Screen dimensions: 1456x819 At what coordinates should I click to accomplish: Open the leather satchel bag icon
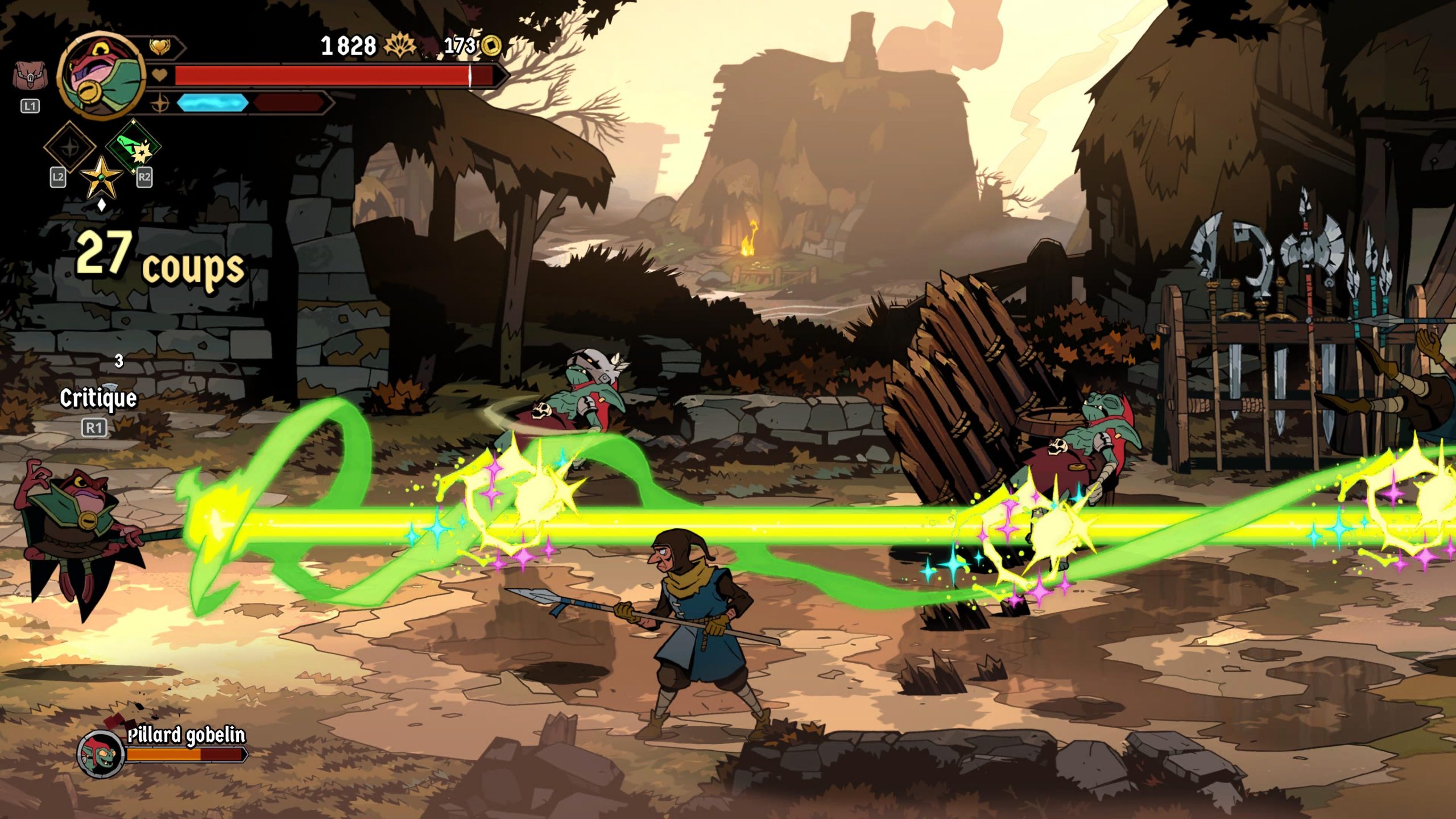pos(30,76)
